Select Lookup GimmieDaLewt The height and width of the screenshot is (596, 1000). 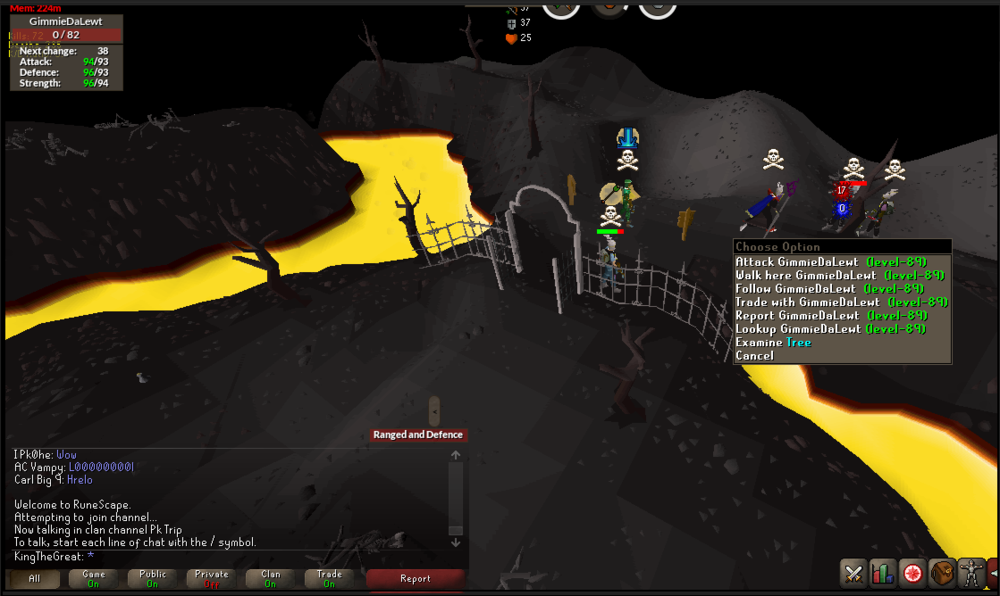(830, 328)
